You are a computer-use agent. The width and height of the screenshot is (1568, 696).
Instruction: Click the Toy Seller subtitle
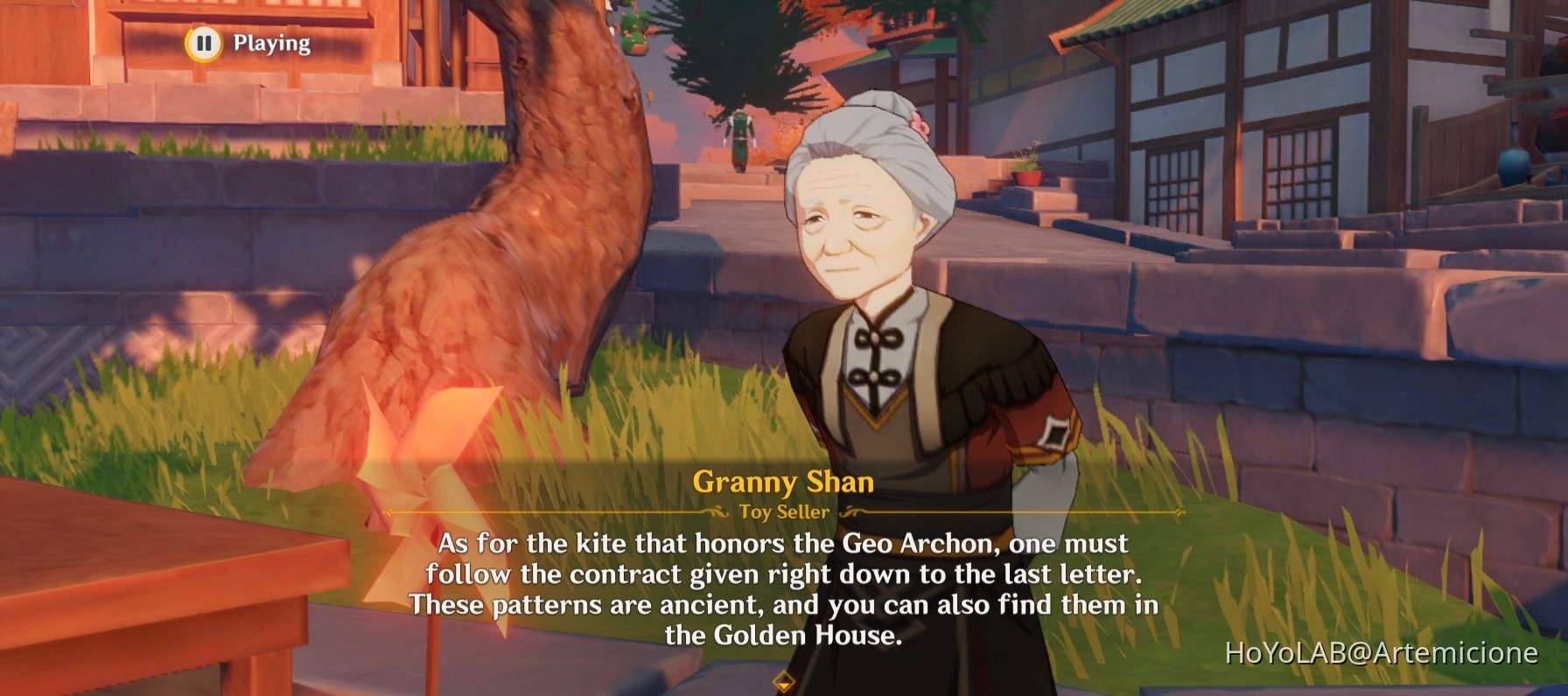click(781, 513)
